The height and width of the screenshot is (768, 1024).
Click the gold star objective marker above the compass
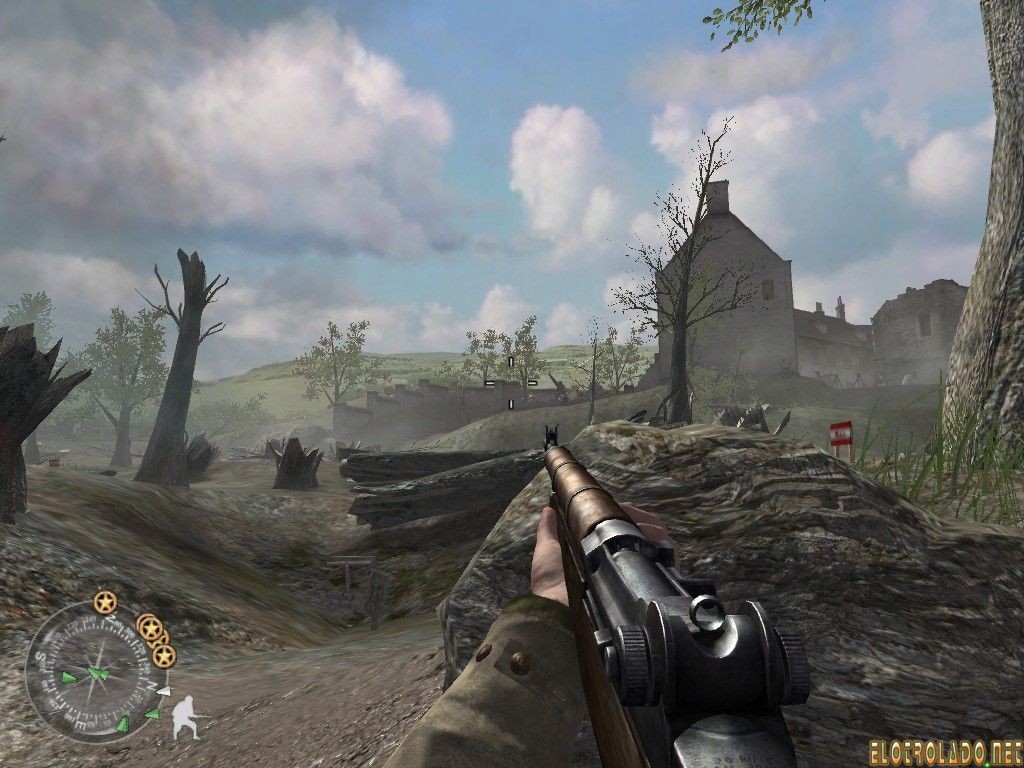tap(105, 602)
